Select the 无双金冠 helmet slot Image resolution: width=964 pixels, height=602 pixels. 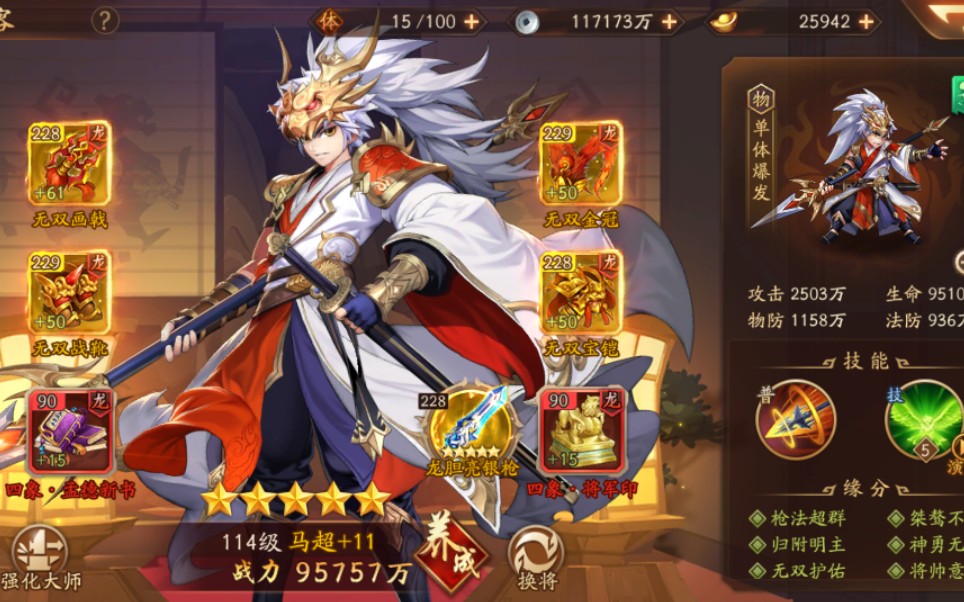coord(580,164)
